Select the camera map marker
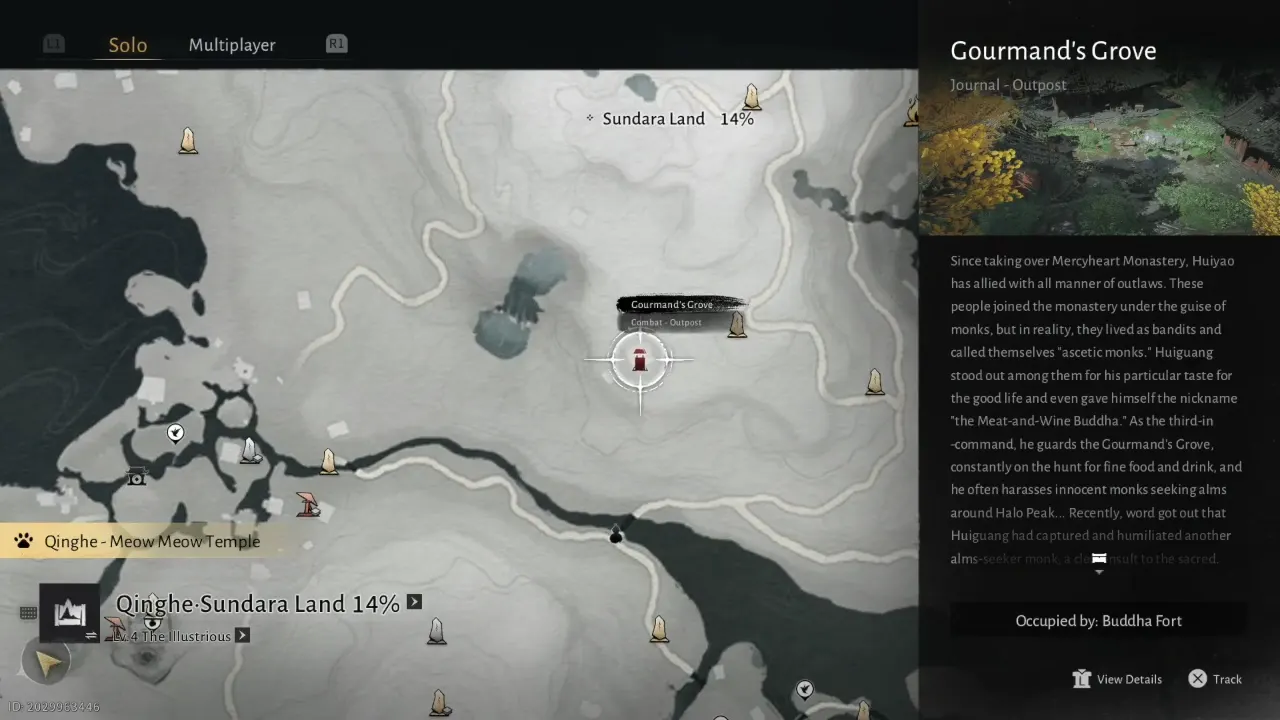This screenshot has width=1280, height=720. point(136,476)
